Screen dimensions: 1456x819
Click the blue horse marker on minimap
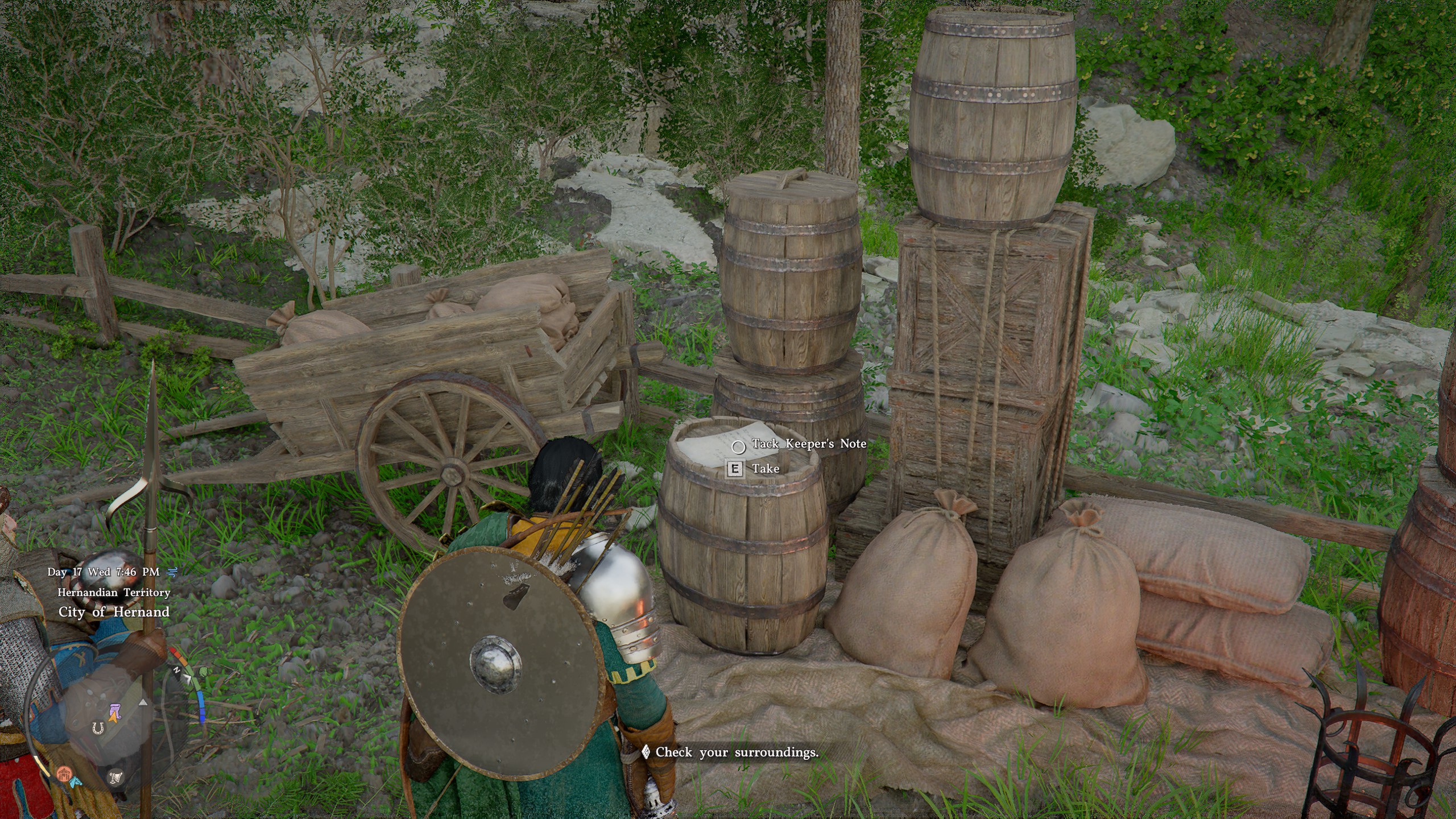tap(76, 781)
